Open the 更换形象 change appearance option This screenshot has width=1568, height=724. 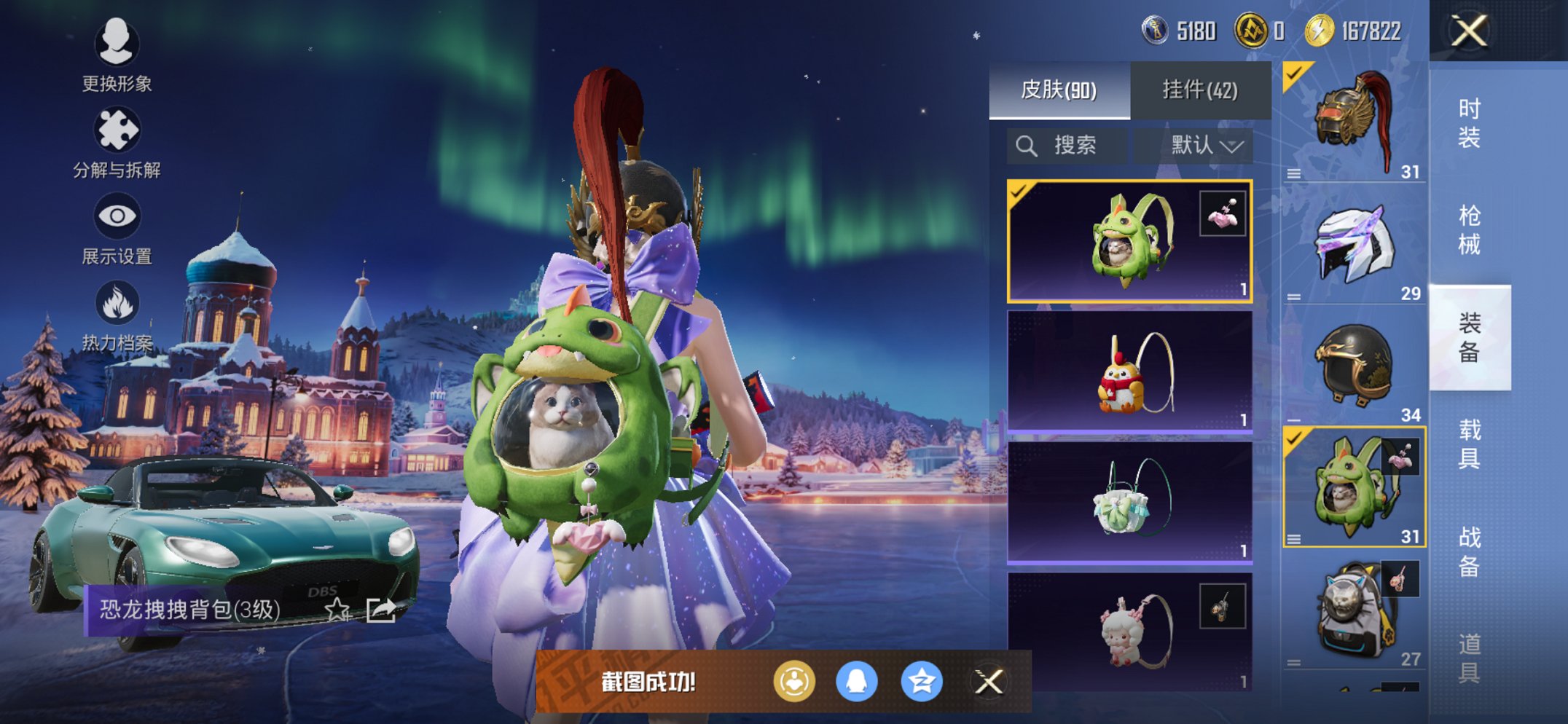(117, 55)
